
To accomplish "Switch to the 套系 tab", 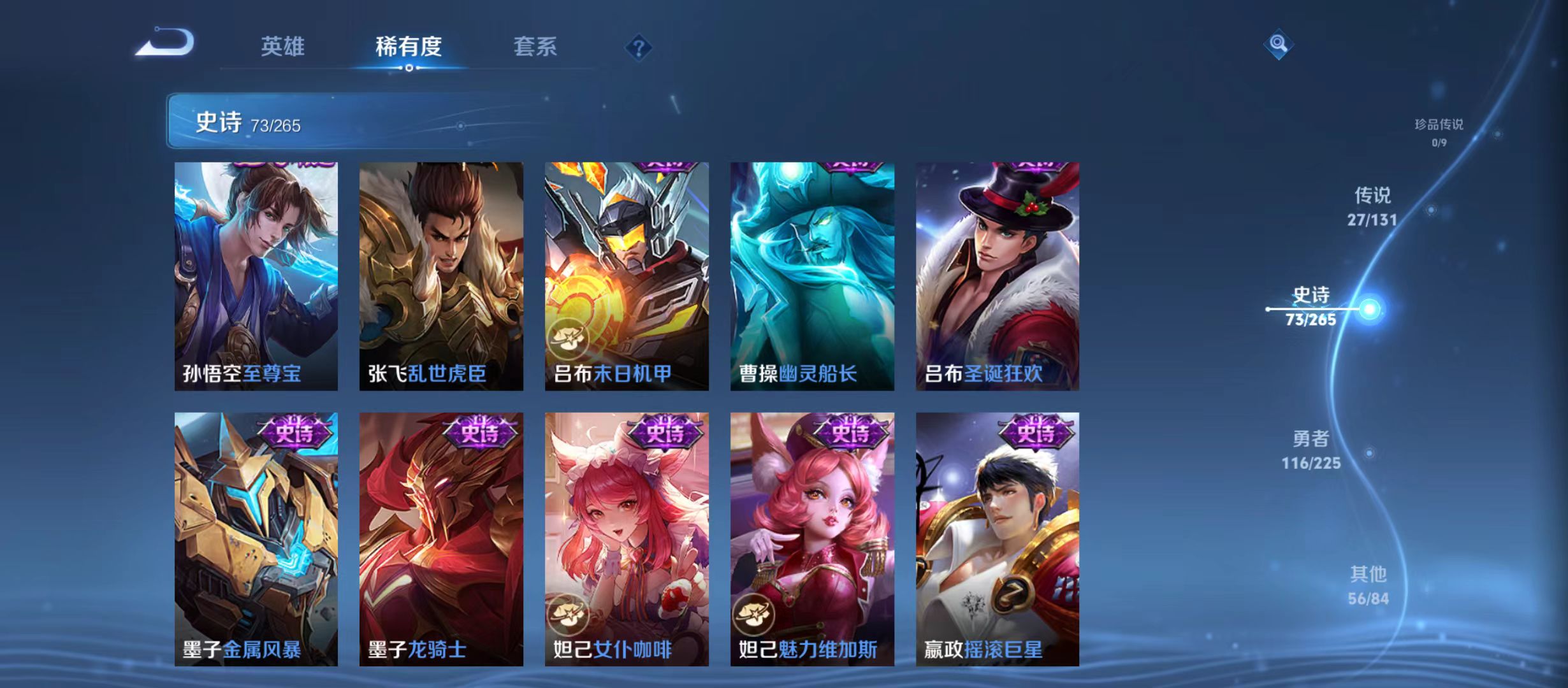I will 535,46.
